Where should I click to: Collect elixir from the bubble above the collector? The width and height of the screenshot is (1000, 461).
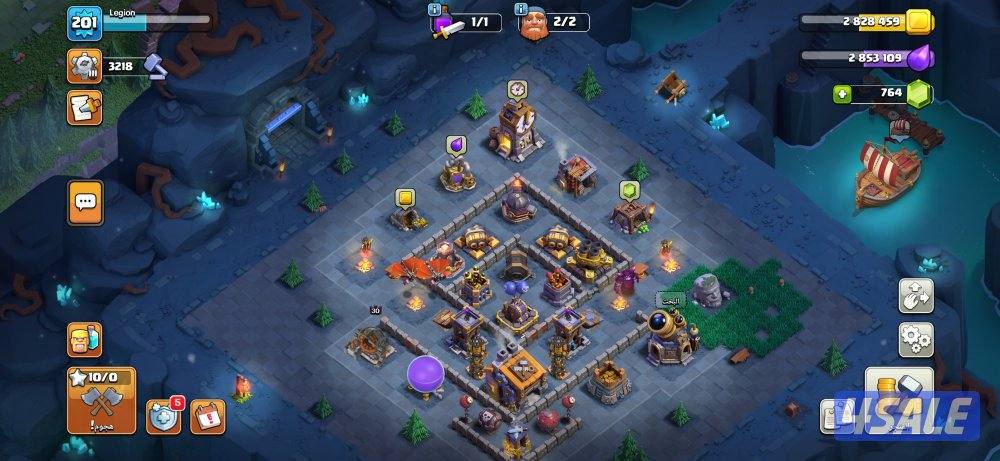[x=457, y=146]
